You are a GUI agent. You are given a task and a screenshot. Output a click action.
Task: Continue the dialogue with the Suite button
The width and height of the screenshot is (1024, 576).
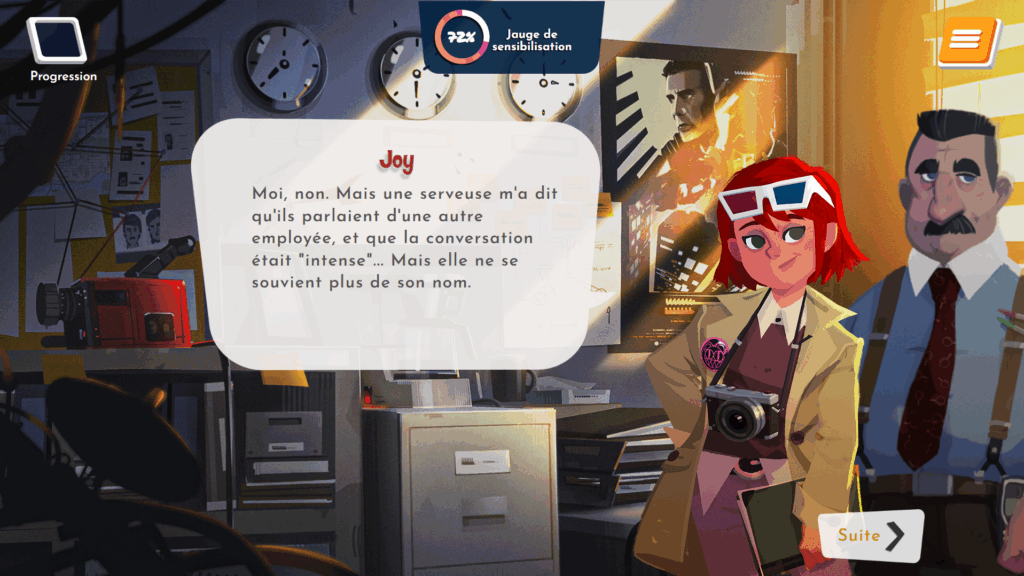(x=870, y=535)
